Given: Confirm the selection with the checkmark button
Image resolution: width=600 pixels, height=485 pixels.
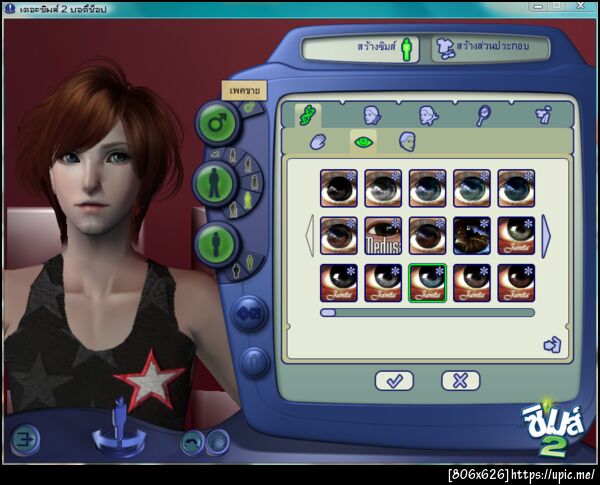Looking at the screenshot, I should click(394, 380).
